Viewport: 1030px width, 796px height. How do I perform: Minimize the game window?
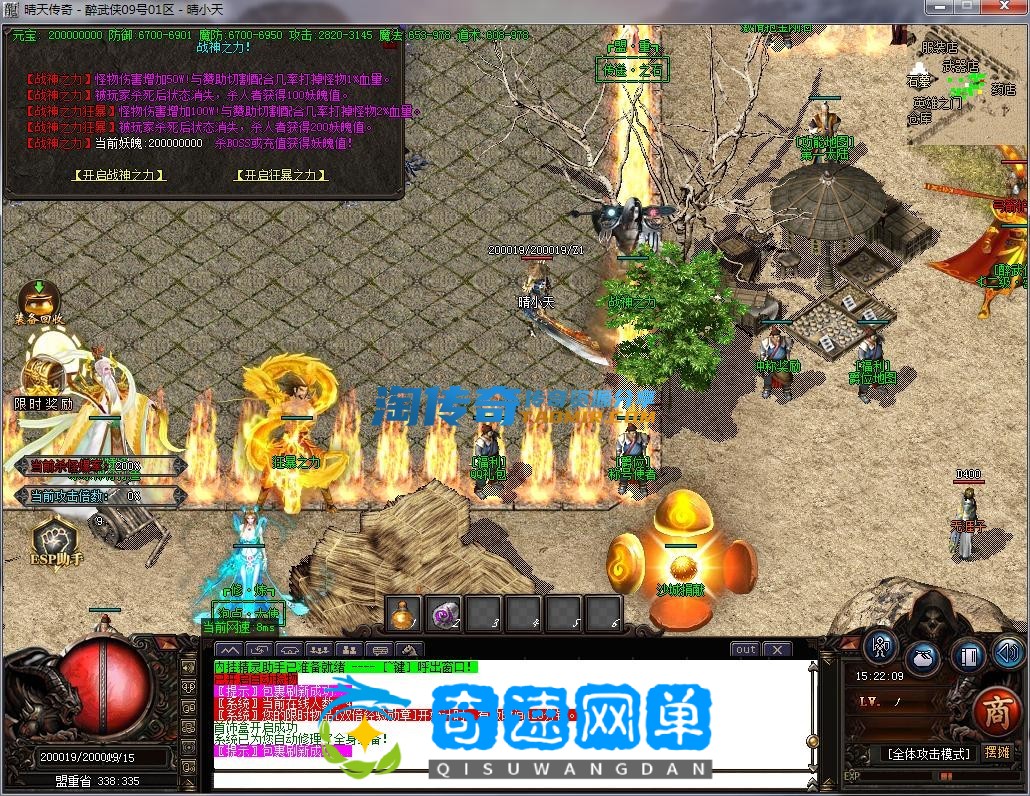coord(938,8)
